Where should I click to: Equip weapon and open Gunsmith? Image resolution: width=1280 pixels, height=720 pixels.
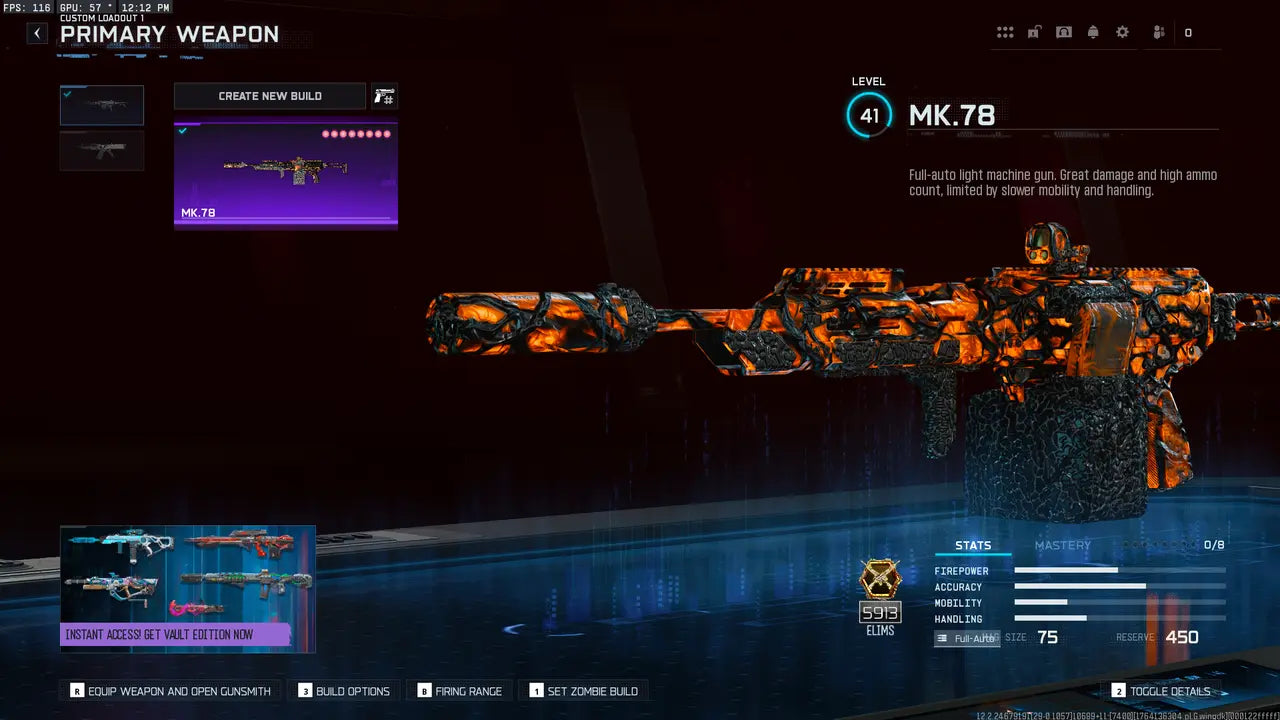(x=171, y=691)
